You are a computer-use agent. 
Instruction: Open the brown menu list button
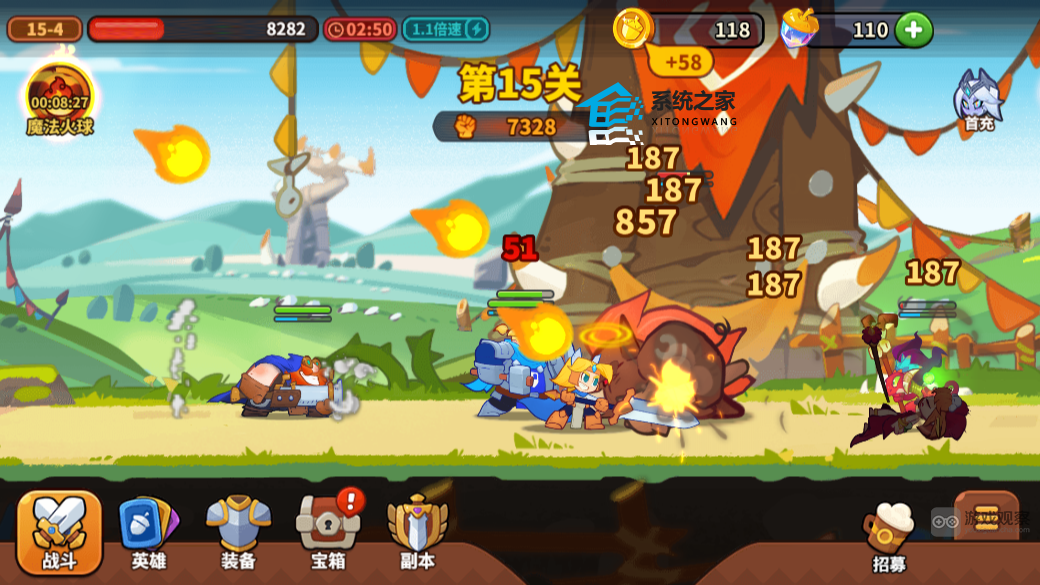point(986,516)
